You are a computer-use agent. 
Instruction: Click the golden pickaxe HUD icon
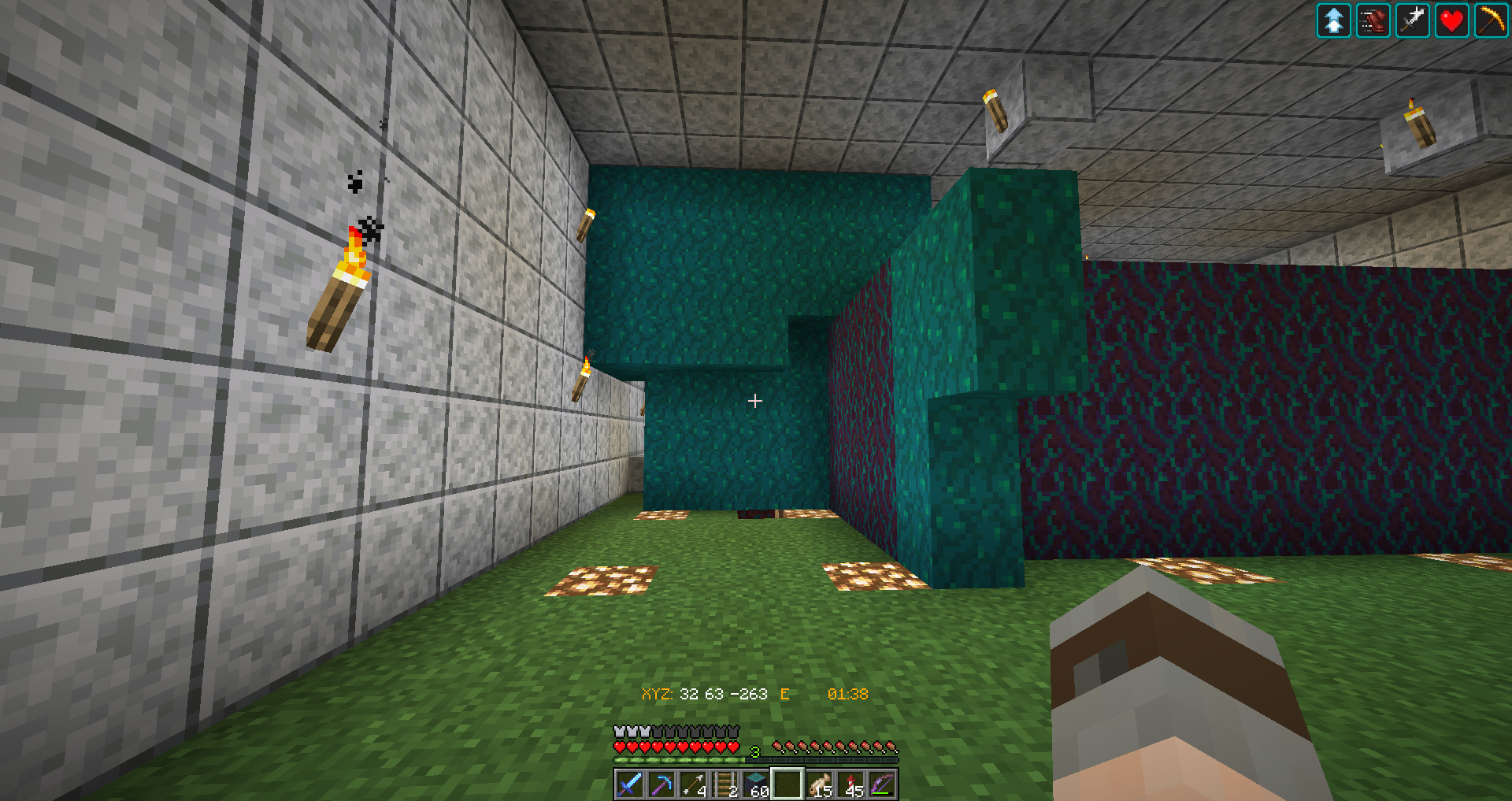pos(1490,20)
